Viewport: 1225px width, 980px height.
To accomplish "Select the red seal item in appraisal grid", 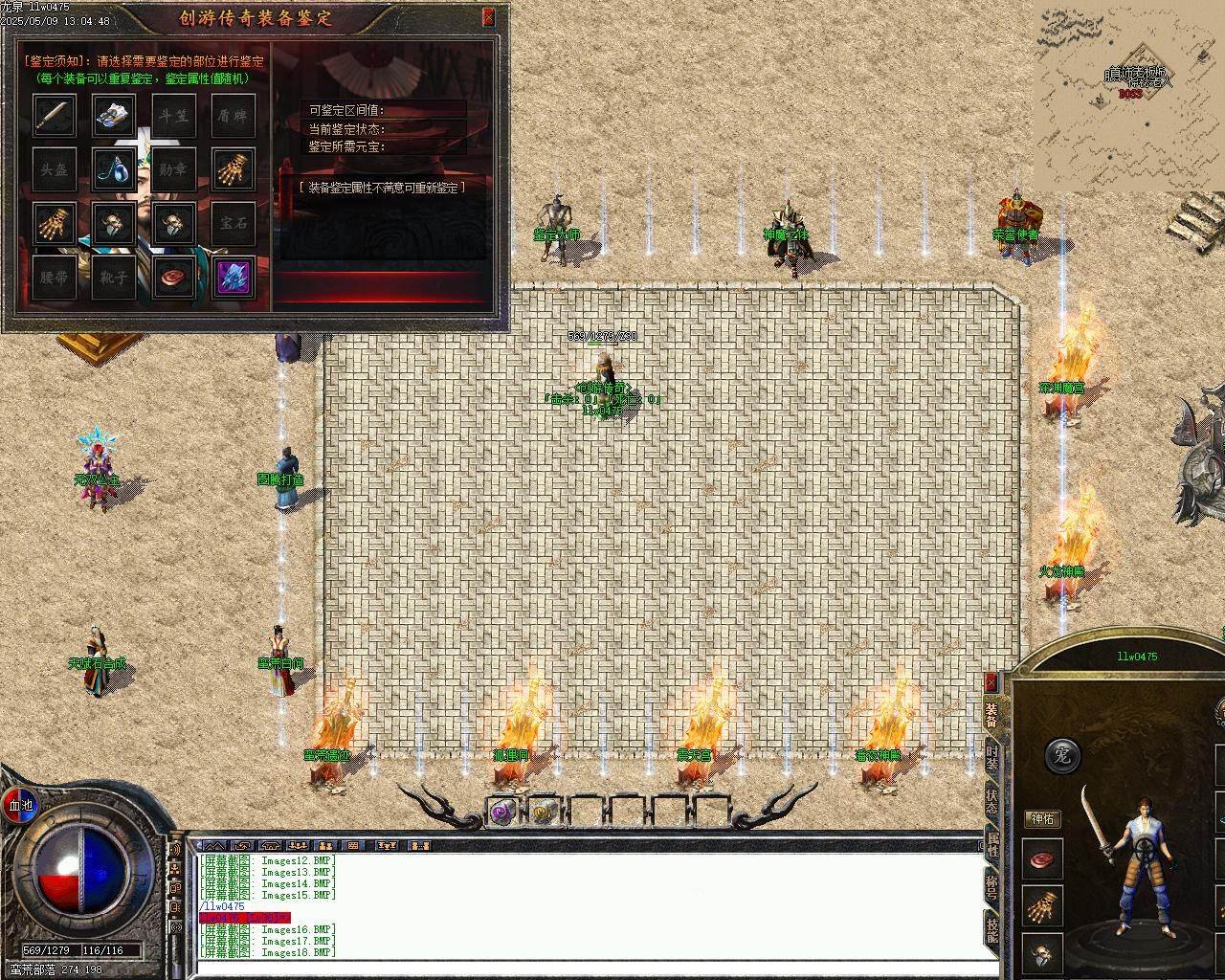I will (173, 278).
